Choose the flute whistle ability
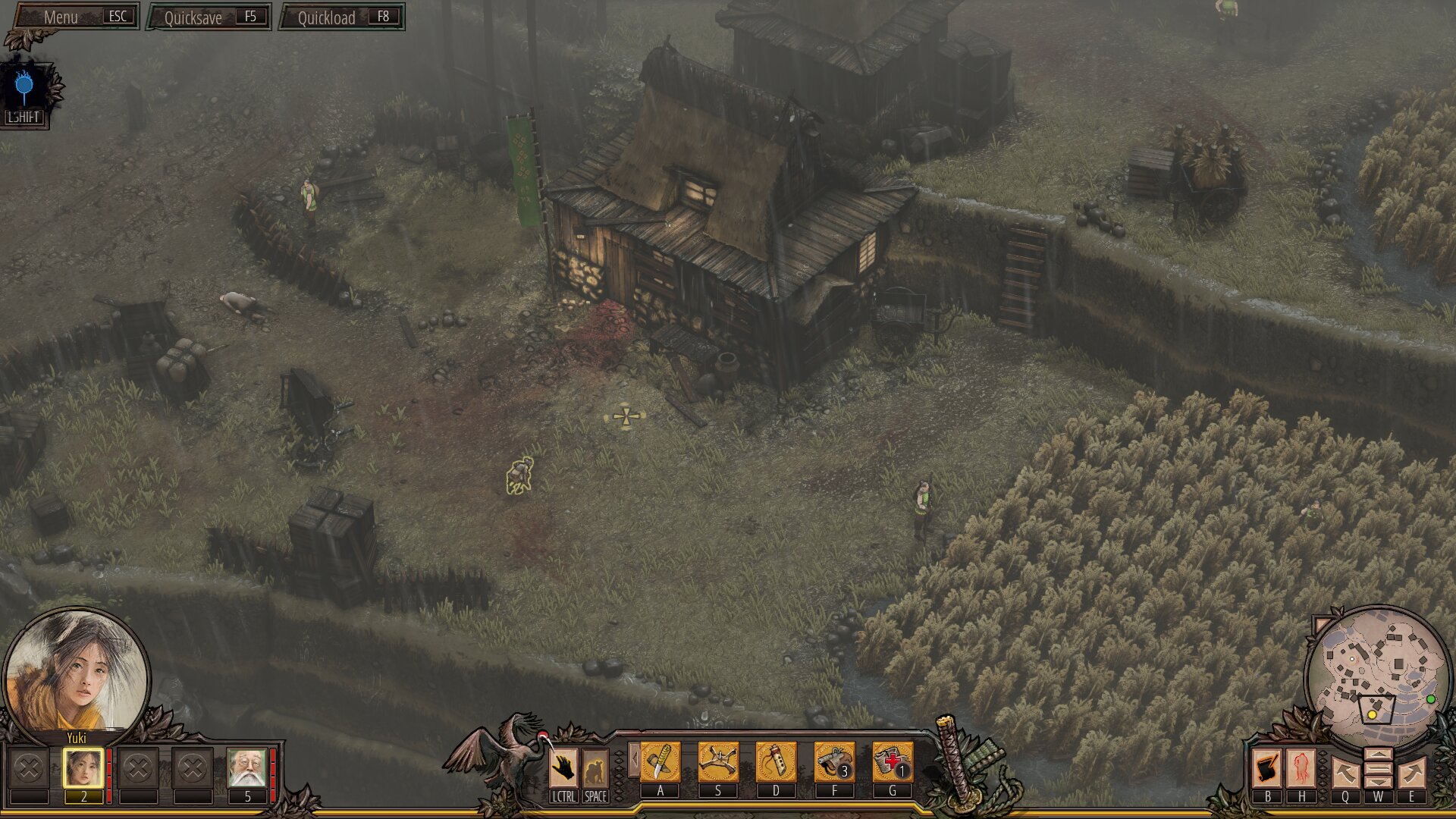This screenshot has width=1456, height=819. (776, 761)
